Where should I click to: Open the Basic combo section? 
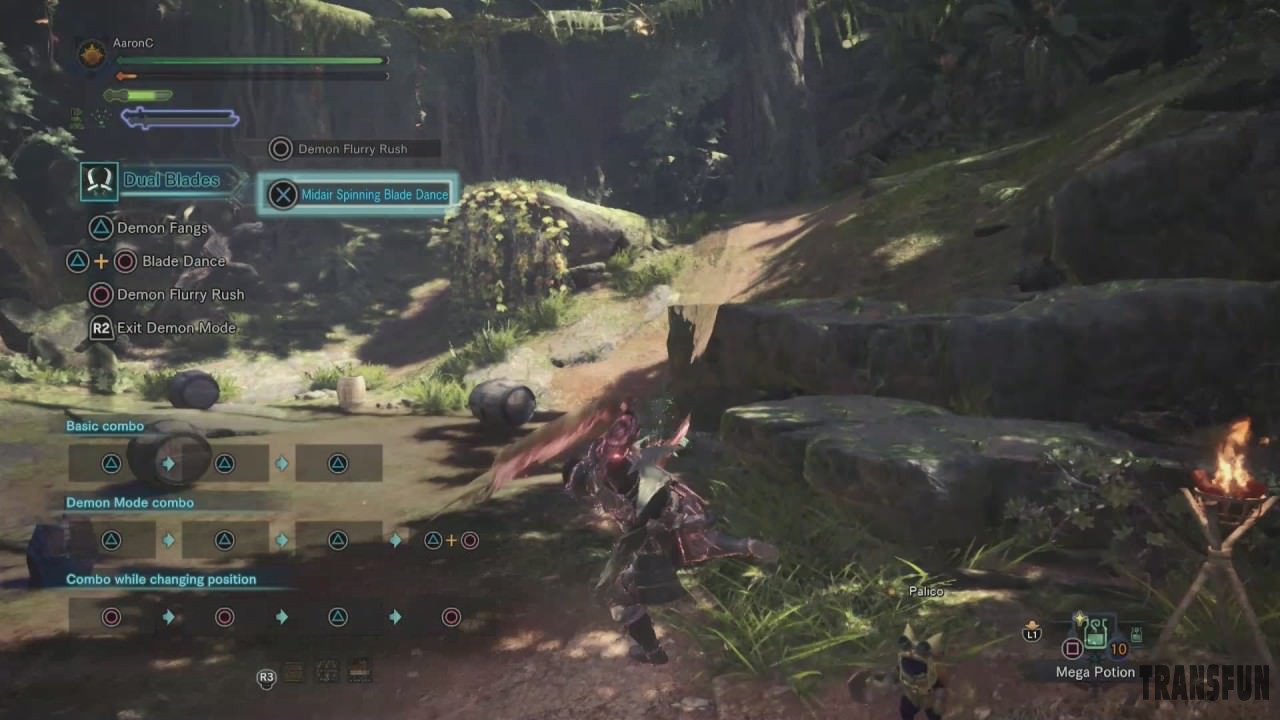[105, 426]
